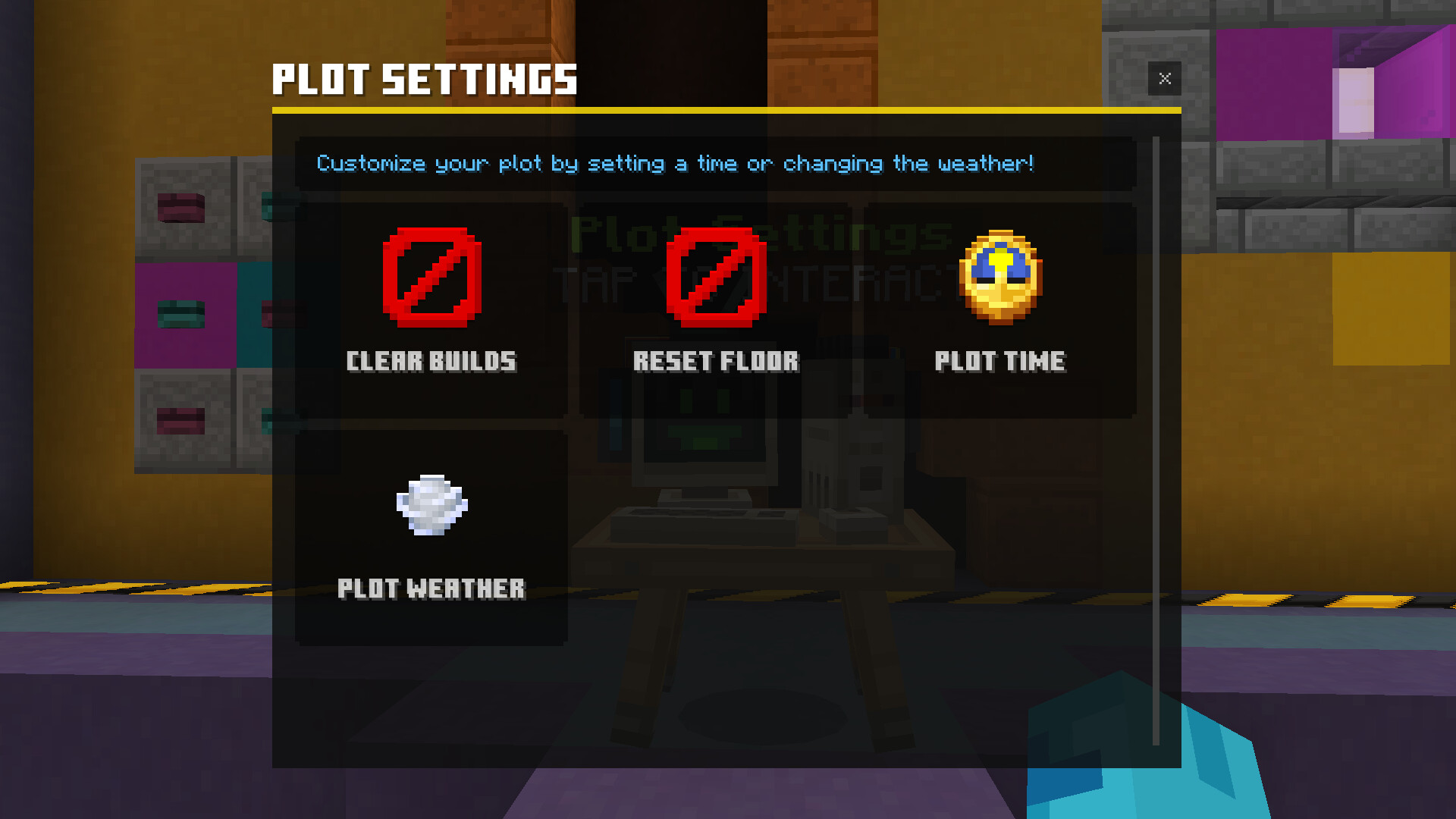Click the snowball icon for Plot Weather
Viewport: 1456px width, 819px height.
(431, 507)
